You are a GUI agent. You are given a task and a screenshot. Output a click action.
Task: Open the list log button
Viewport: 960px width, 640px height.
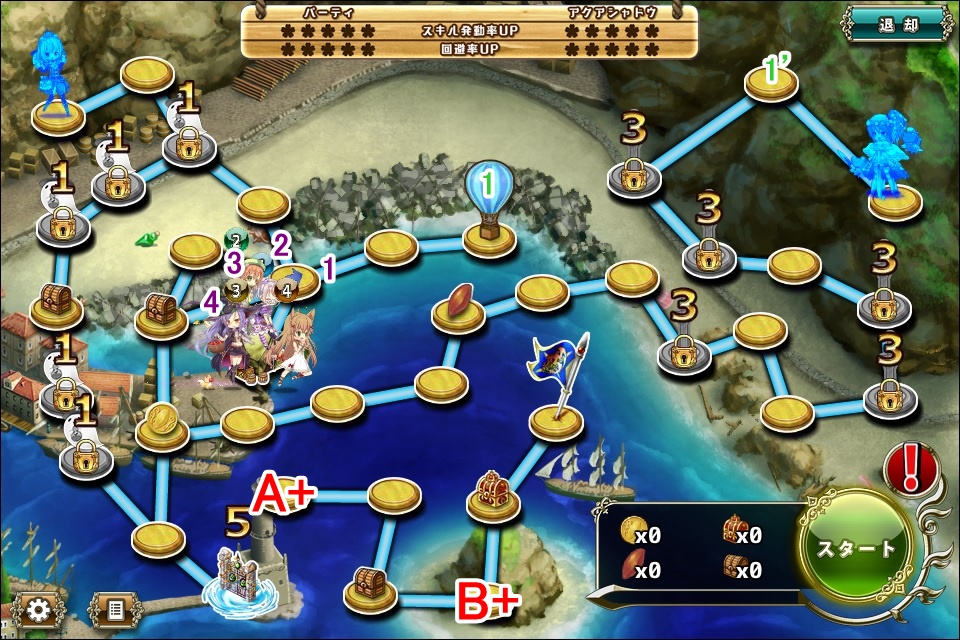click(x=116, y=608)
